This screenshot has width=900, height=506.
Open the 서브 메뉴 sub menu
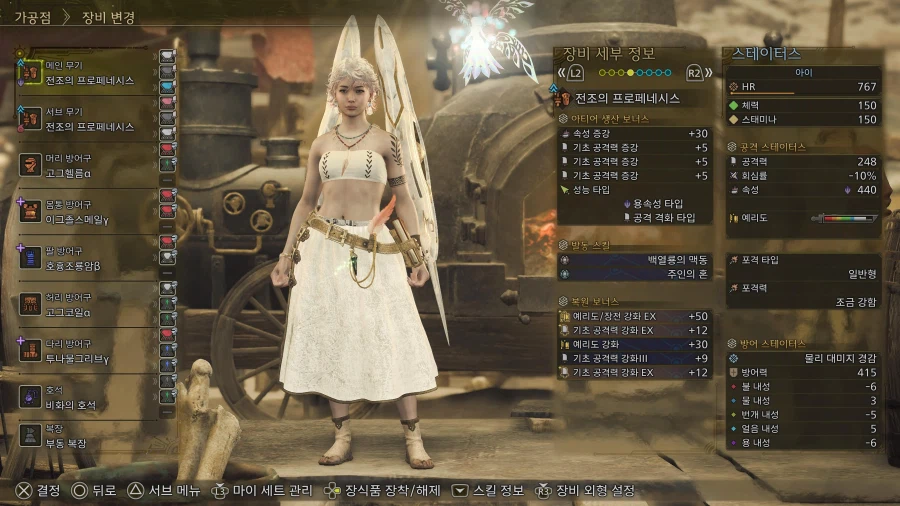[x=164, y=491]
